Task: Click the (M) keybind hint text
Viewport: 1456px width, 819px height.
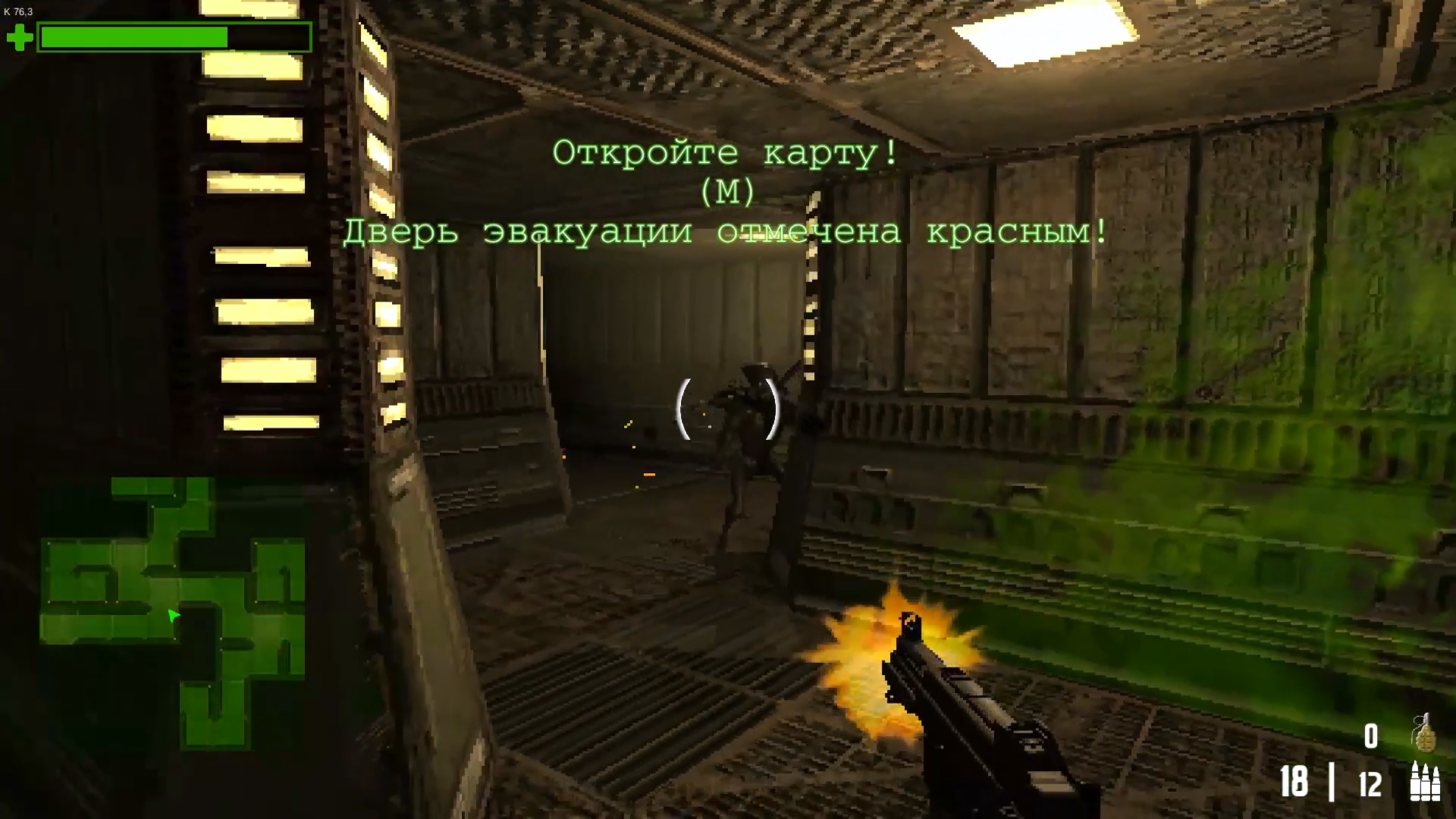Action: pyautogui.click(x=727, y=193)
